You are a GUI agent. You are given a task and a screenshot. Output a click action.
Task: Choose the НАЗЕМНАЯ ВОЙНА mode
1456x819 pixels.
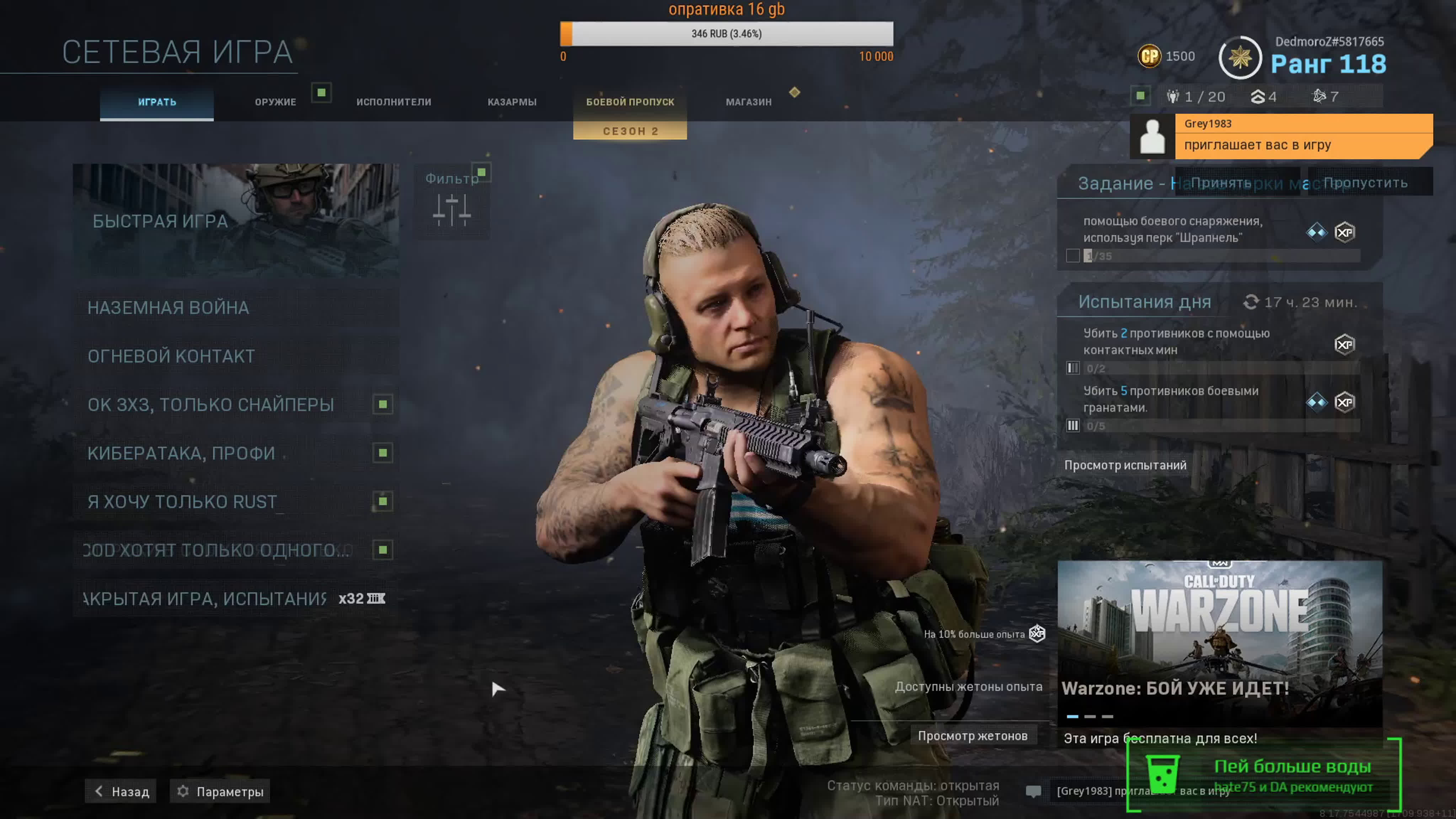coord(236,307)
